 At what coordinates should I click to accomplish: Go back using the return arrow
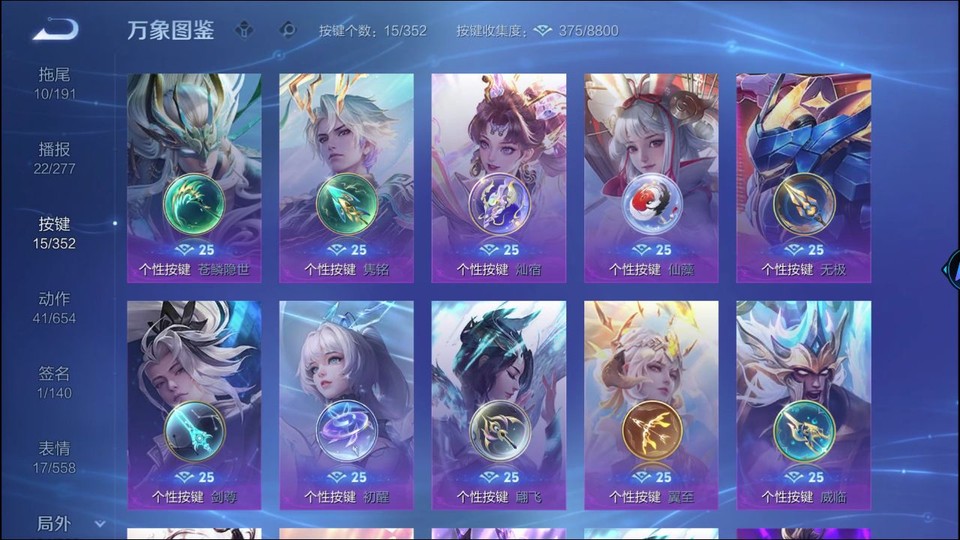(55, 29)
